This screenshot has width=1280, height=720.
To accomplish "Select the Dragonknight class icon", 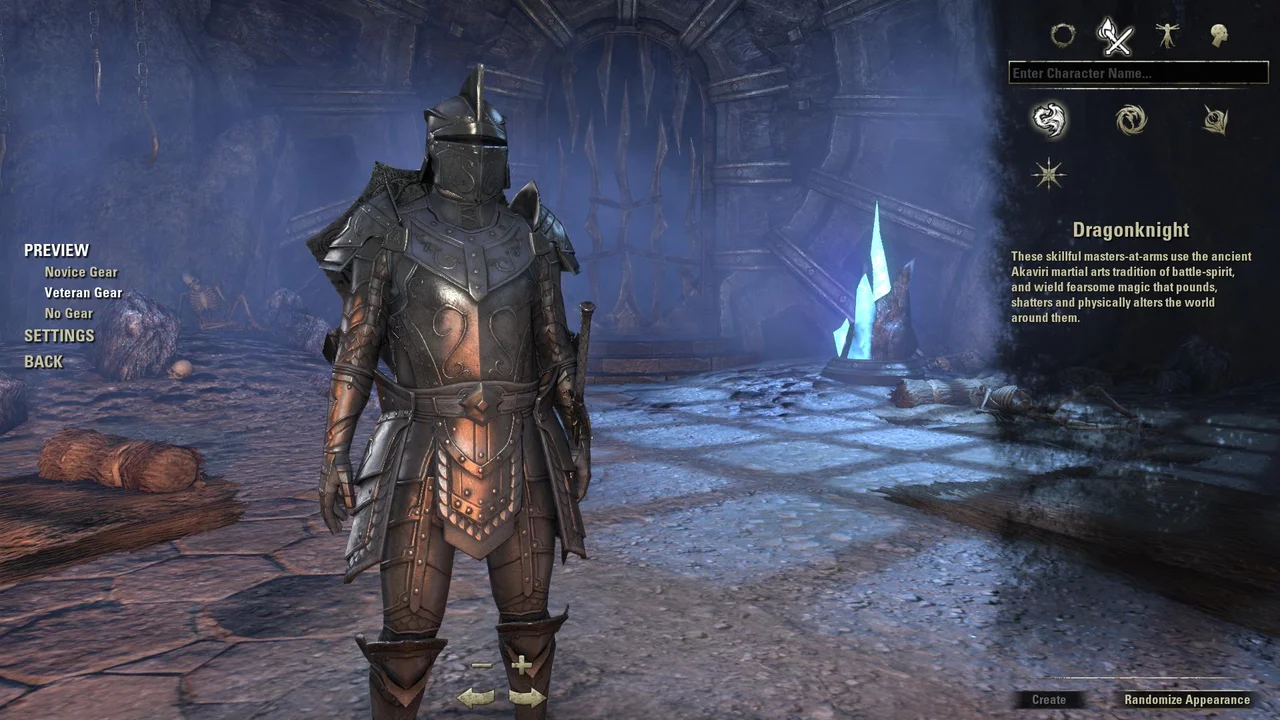I will pos(1048,119).
